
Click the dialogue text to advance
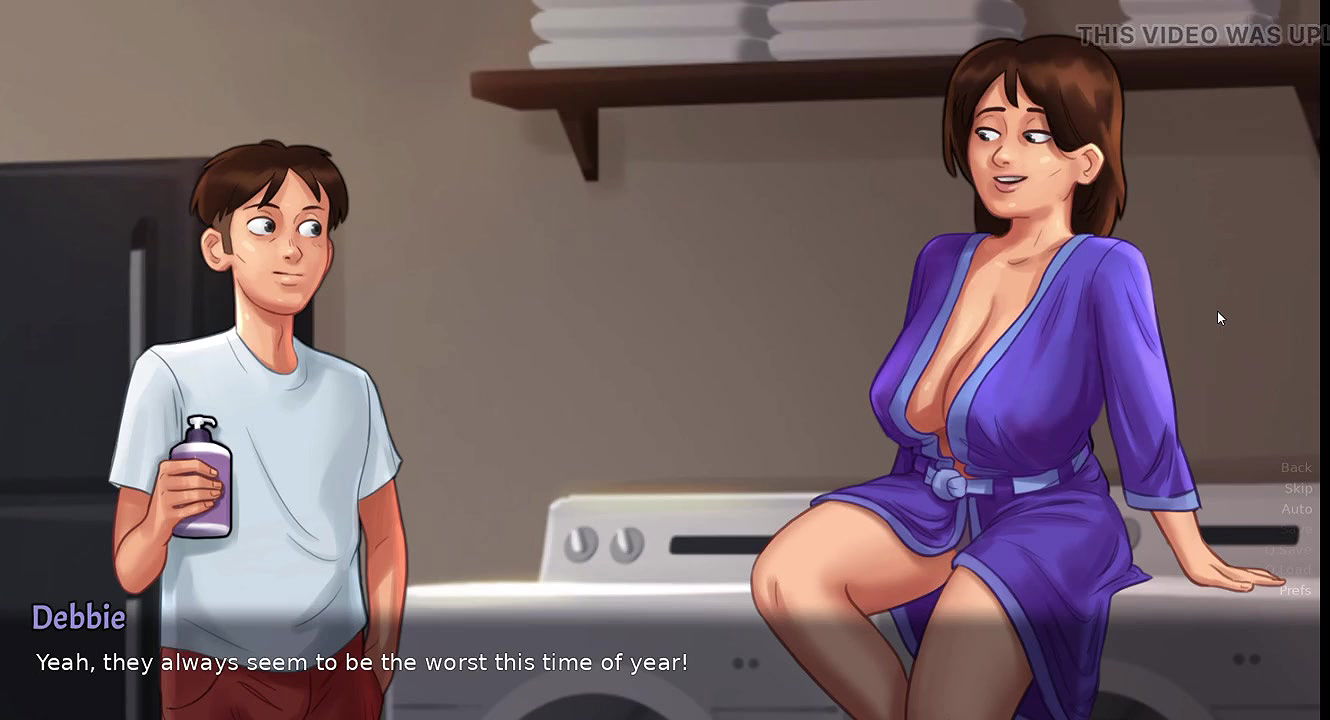click(x=362, y=662)
